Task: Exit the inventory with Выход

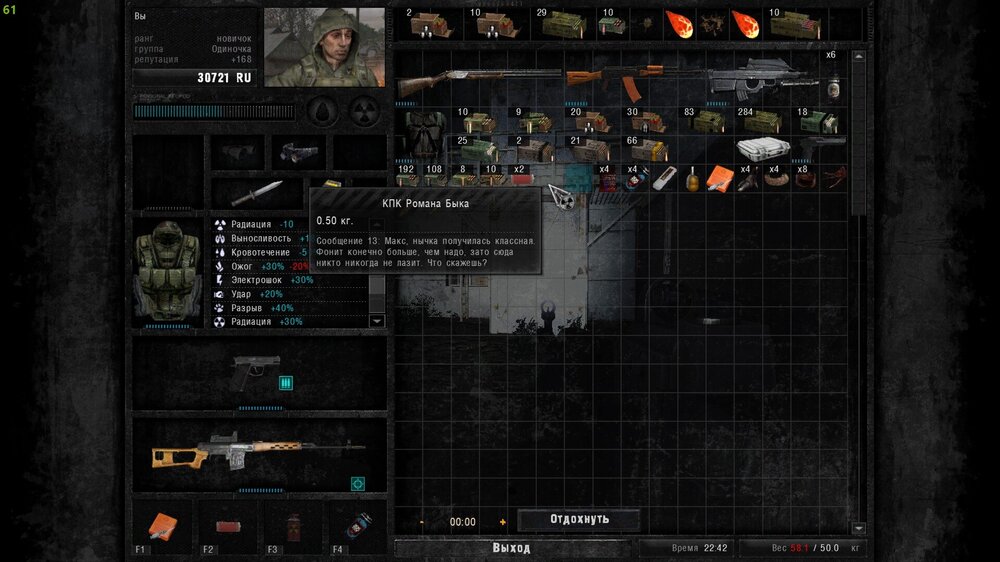Action: 511,548
